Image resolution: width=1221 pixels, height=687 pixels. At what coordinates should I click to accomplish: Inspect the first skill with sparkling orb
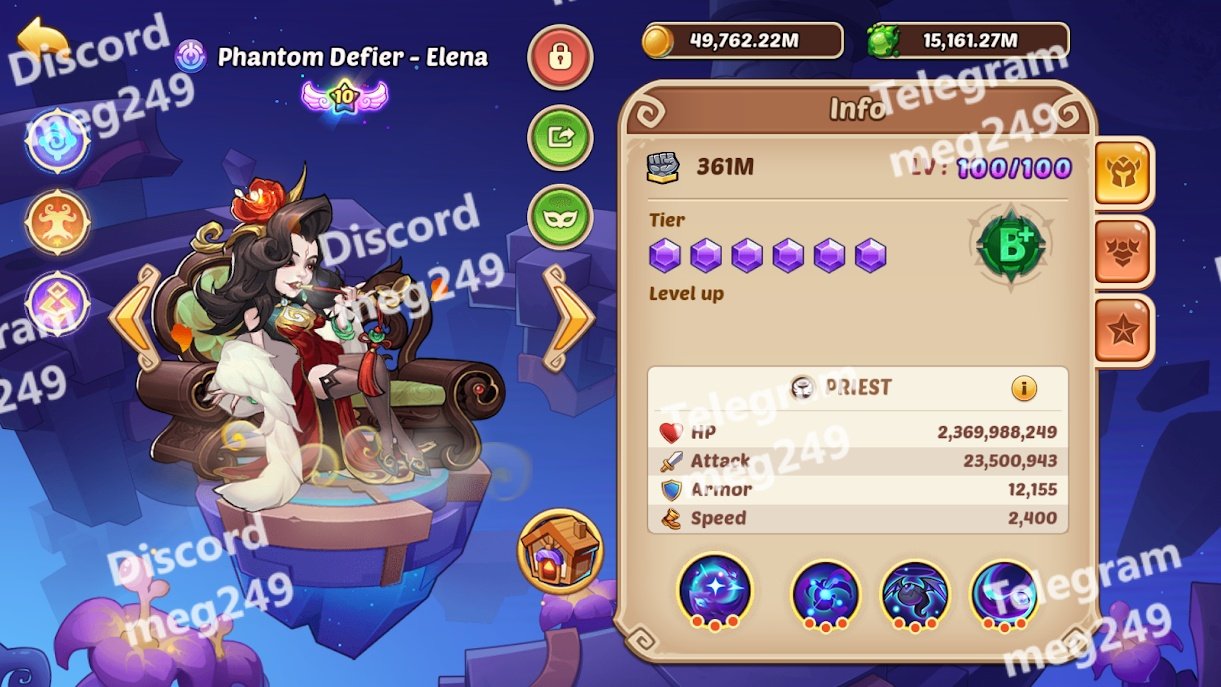(x=714, y=591)
